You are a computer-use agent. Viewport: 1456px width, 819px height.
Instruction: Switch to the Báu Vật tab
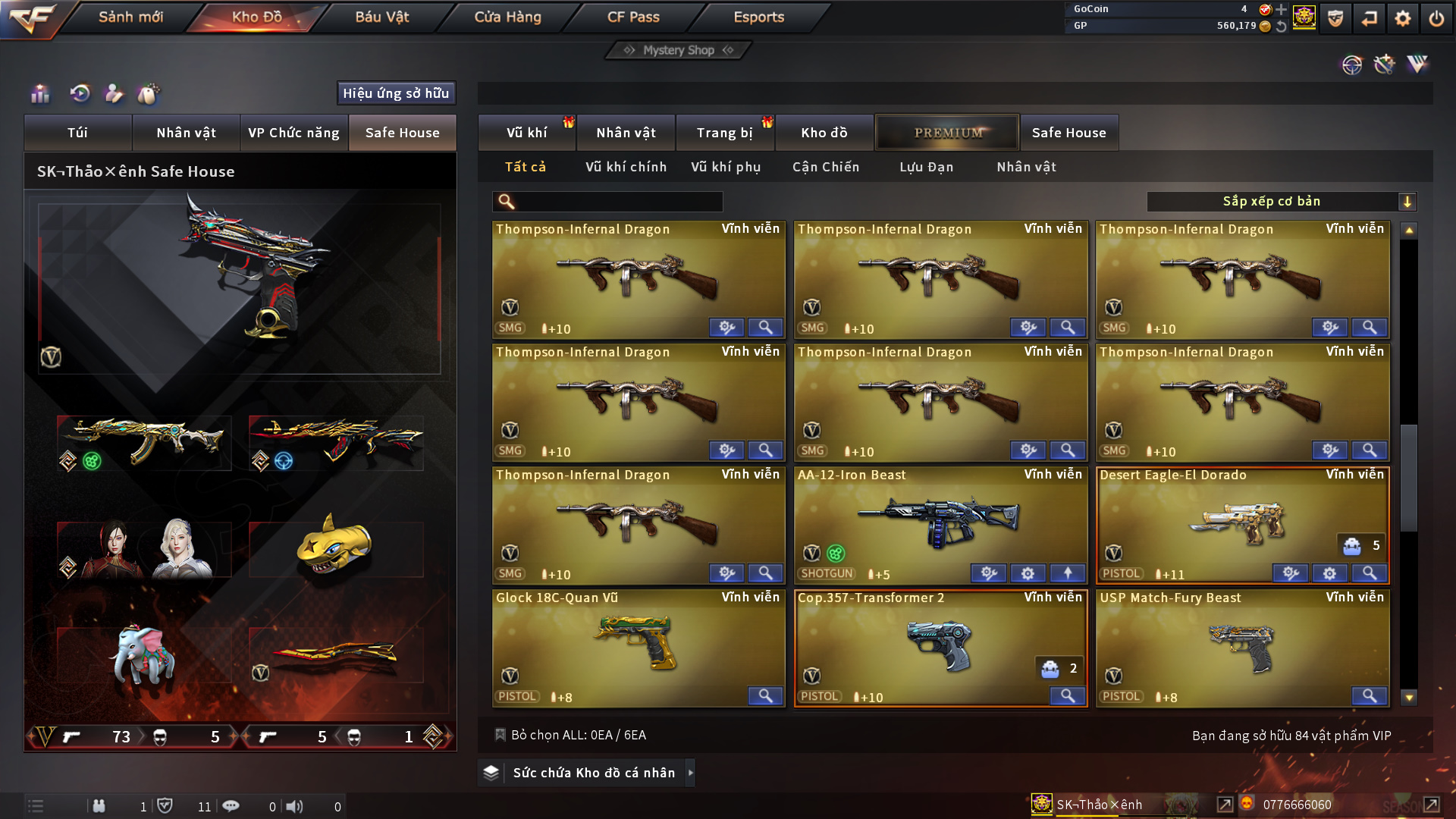381,17
